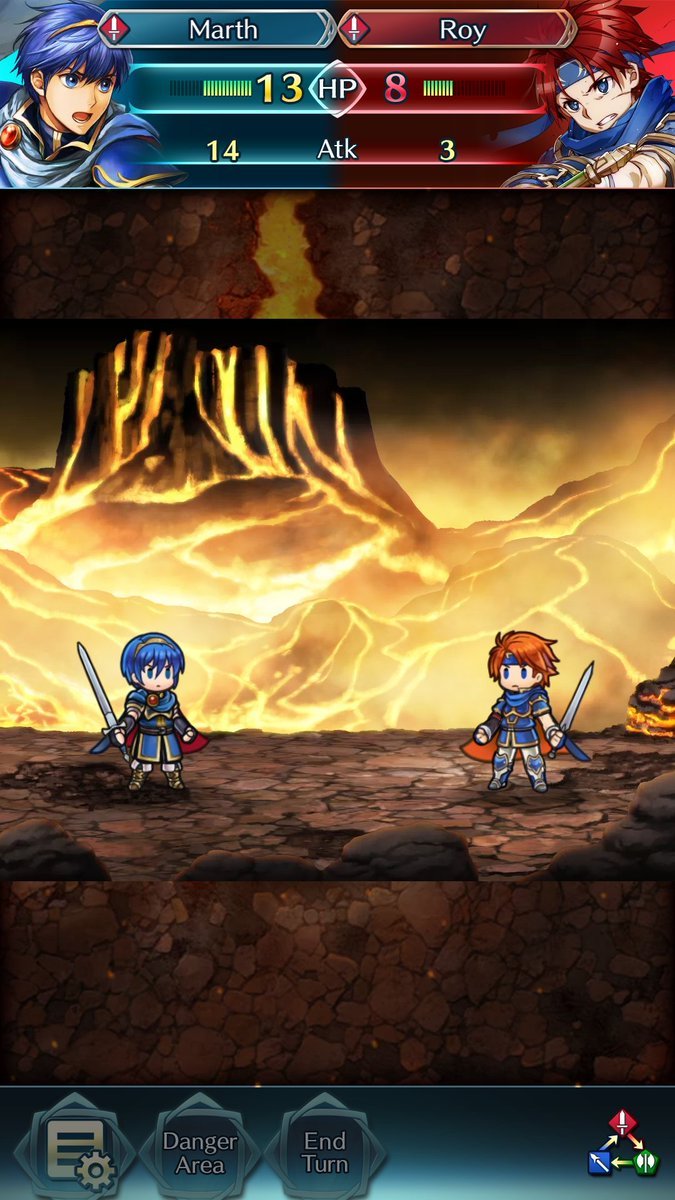The height and width of the screenshot is (1200, 675).
Task: Show the weapon triangle chart icon
Action: click(x=623, y=1143)
